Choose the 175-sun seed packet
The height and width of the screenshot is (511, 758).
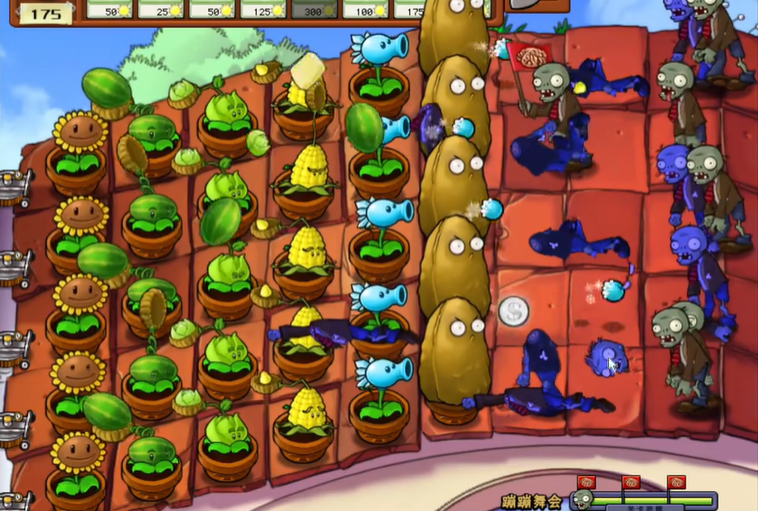(x=410, y=9)
